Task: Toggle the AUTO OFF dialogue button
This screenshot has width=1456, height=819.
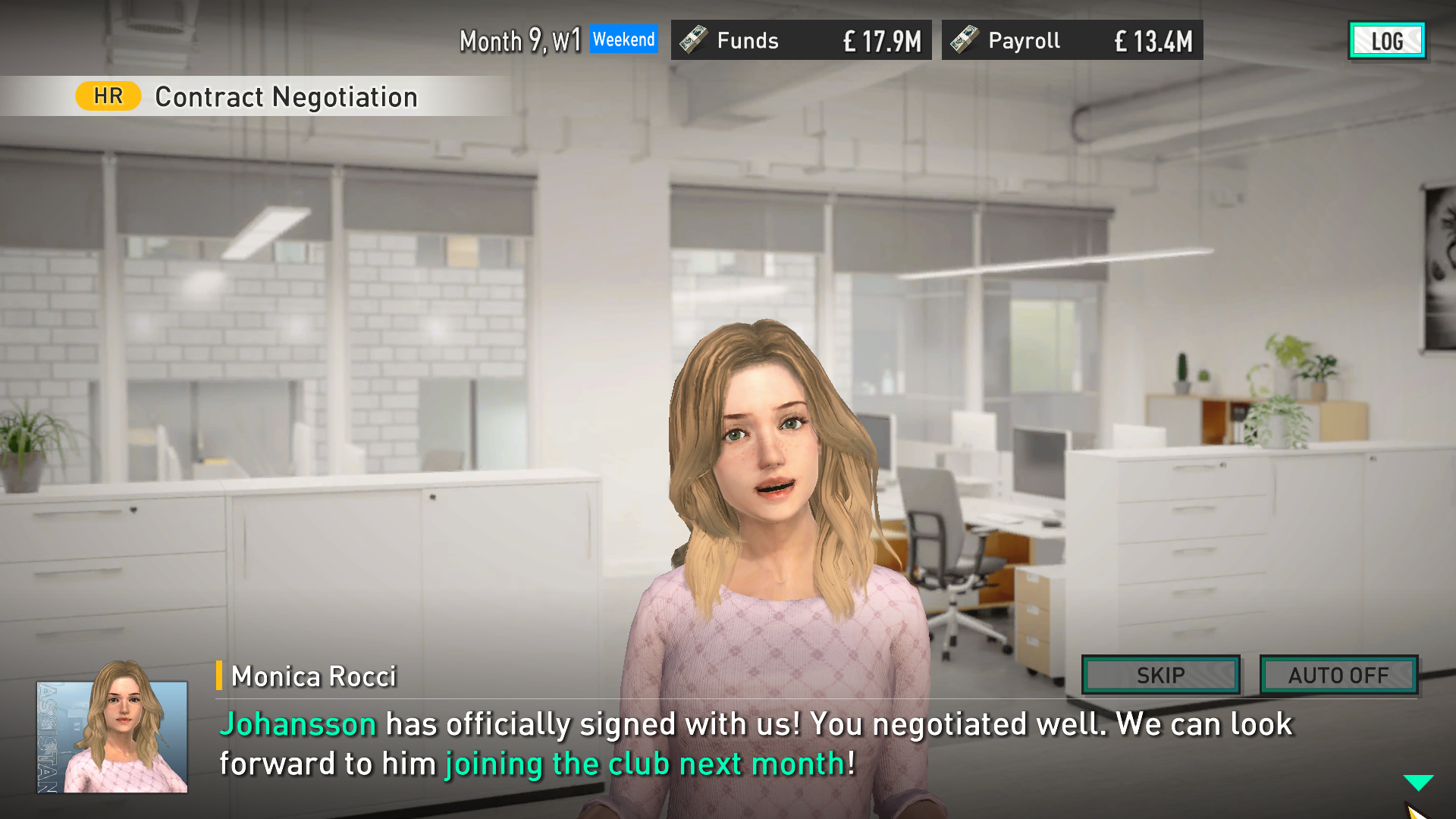Action: (1338, 675)
